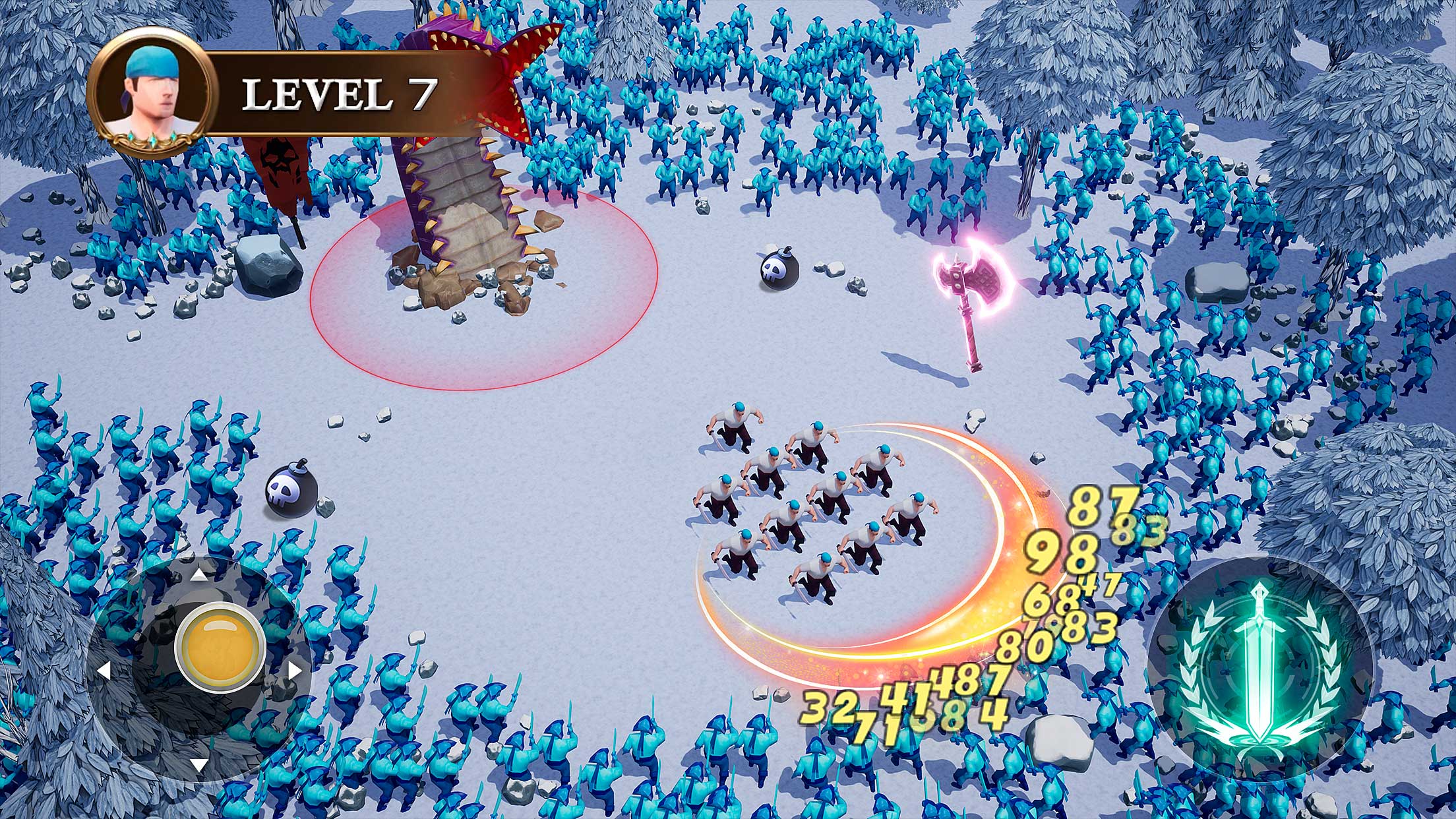The image size is (1456, 819).
Task: Tap the joystick's down arrow
Action: coord(199,765)
